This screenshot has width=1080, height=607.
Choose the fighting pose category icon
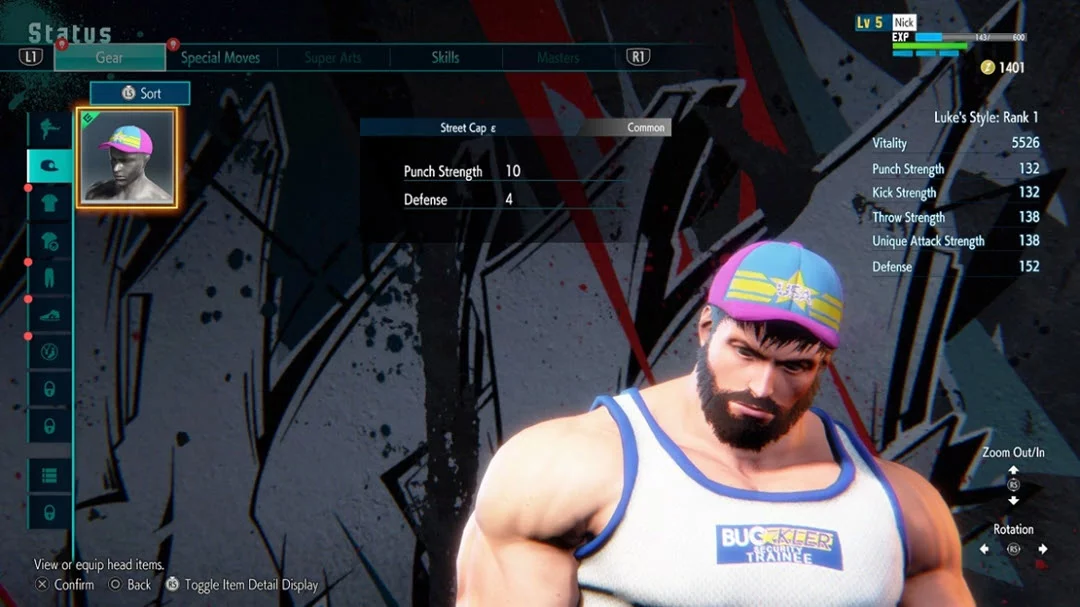[49, 129]
